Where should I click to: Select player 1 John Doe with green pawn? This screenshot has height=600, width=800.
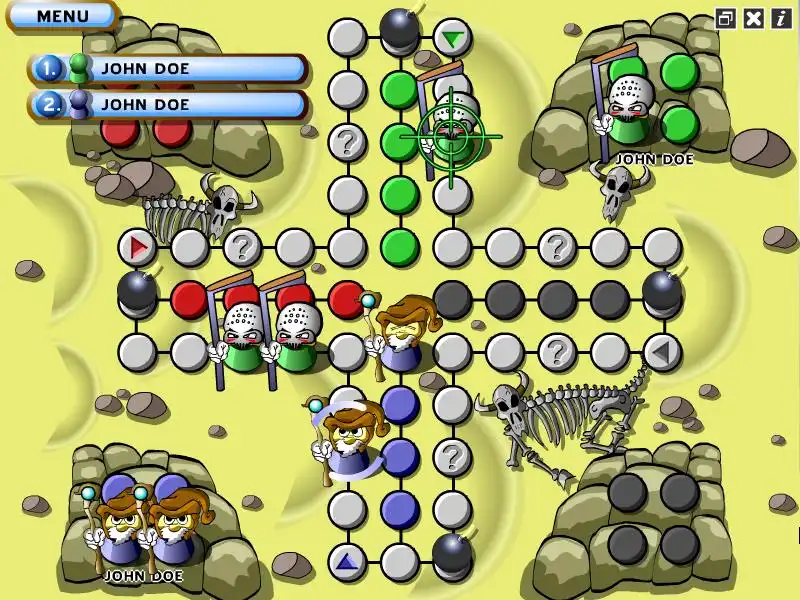[168, 68]
